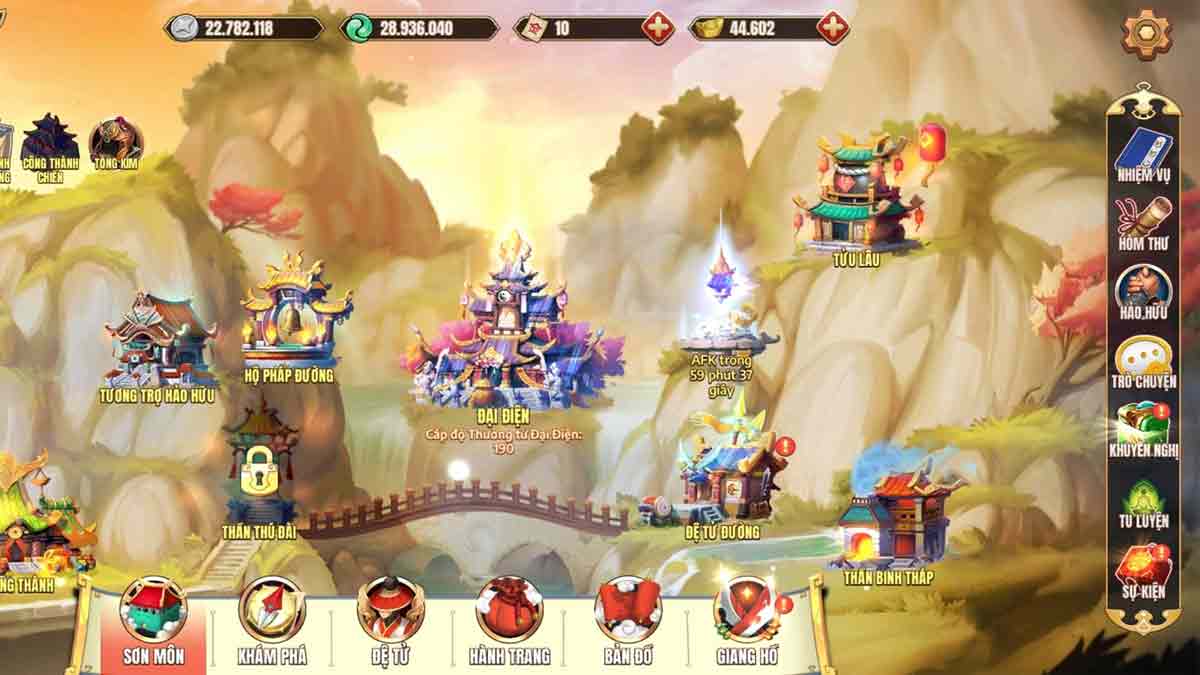
Task: Open the Hành Trang bag tab
Action: 509,619
